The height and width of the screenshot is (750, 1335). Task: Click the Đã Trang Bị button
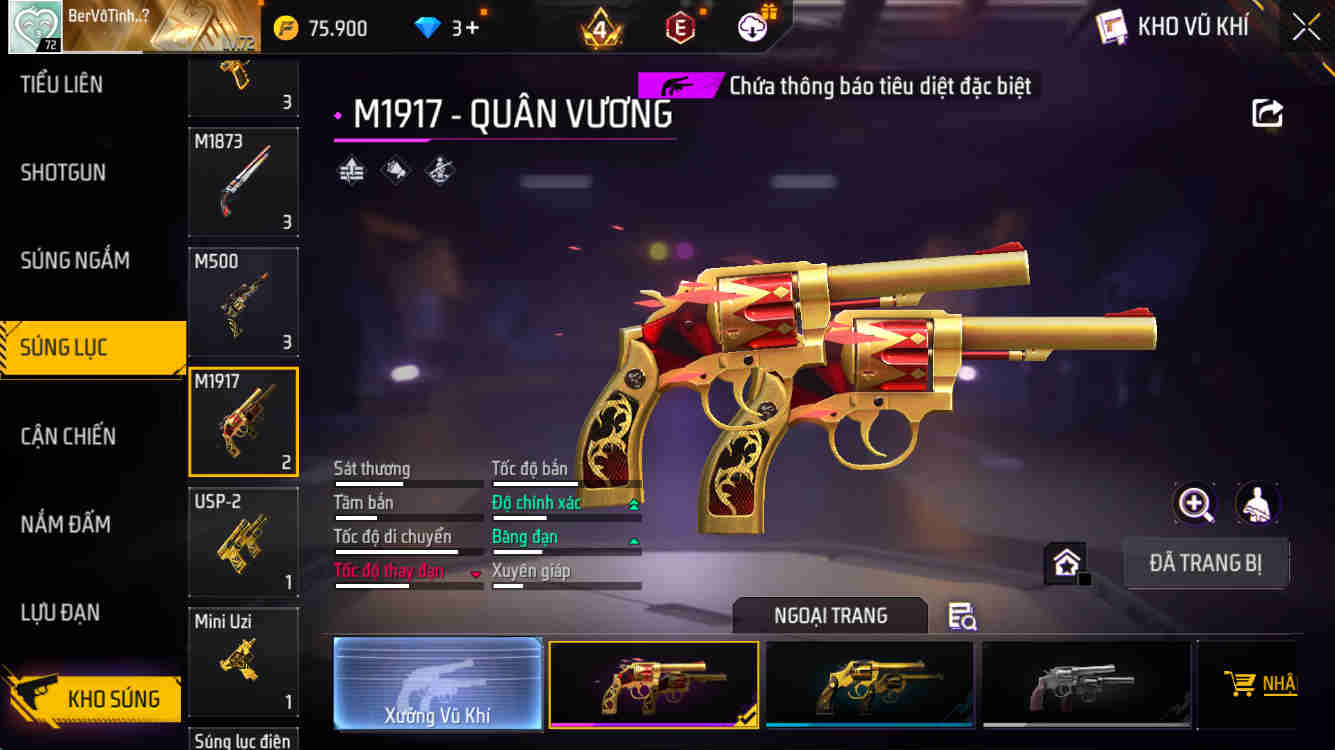pos(1206,563)
